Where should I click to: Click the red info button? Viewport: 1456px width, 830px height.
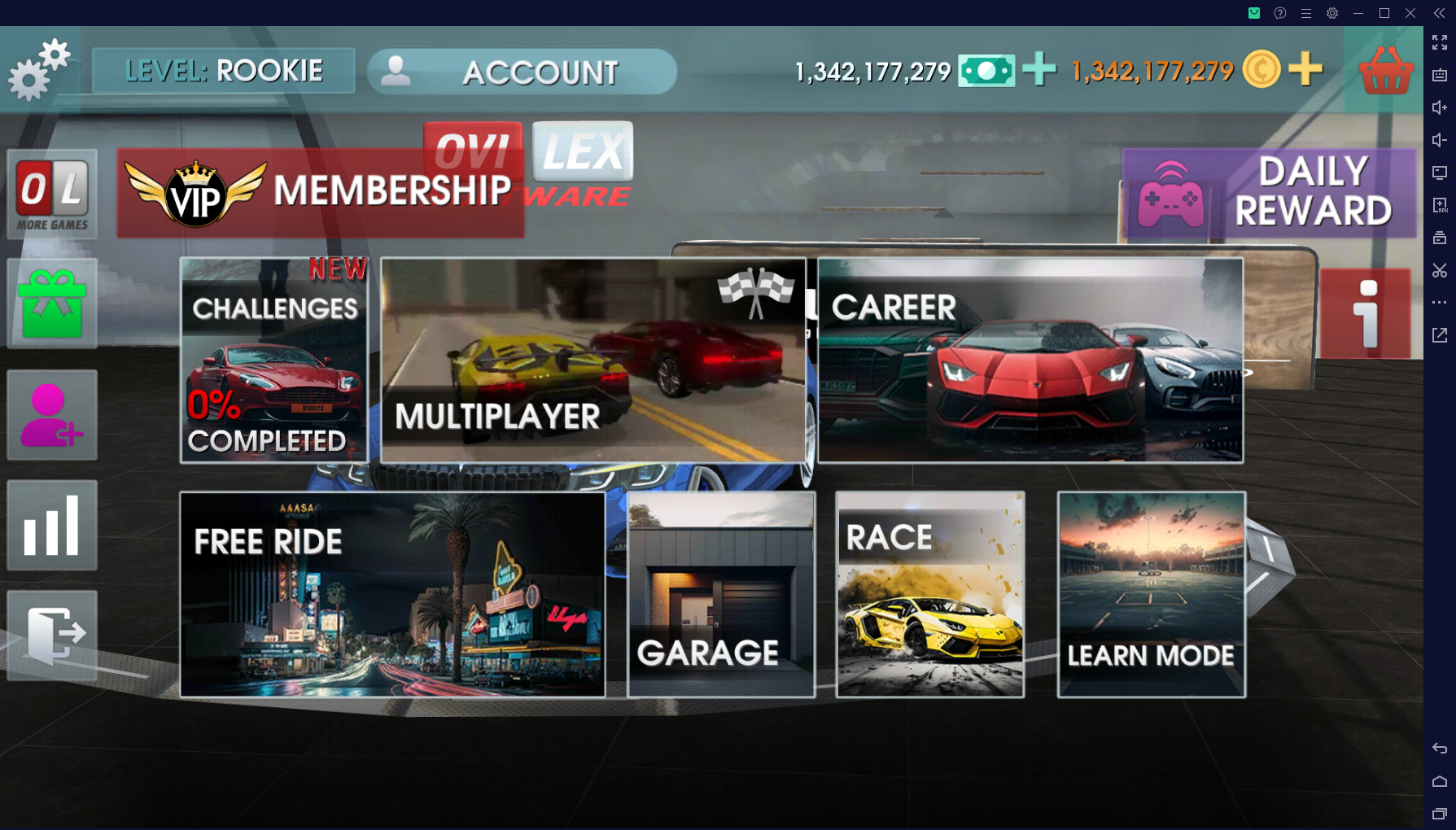1366,314
